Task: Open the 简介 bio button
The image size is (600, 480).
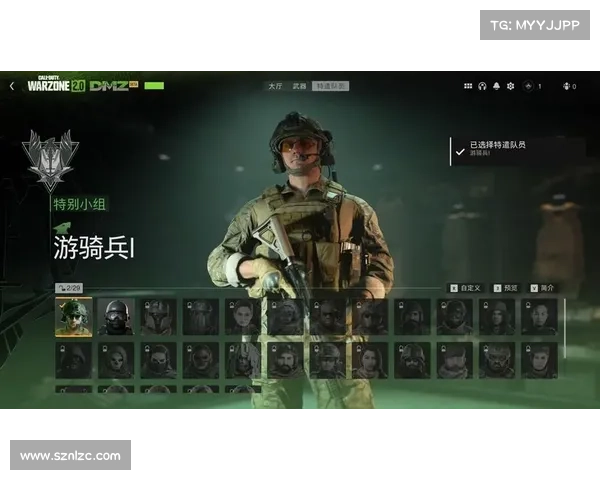Action: coord(543,288)
